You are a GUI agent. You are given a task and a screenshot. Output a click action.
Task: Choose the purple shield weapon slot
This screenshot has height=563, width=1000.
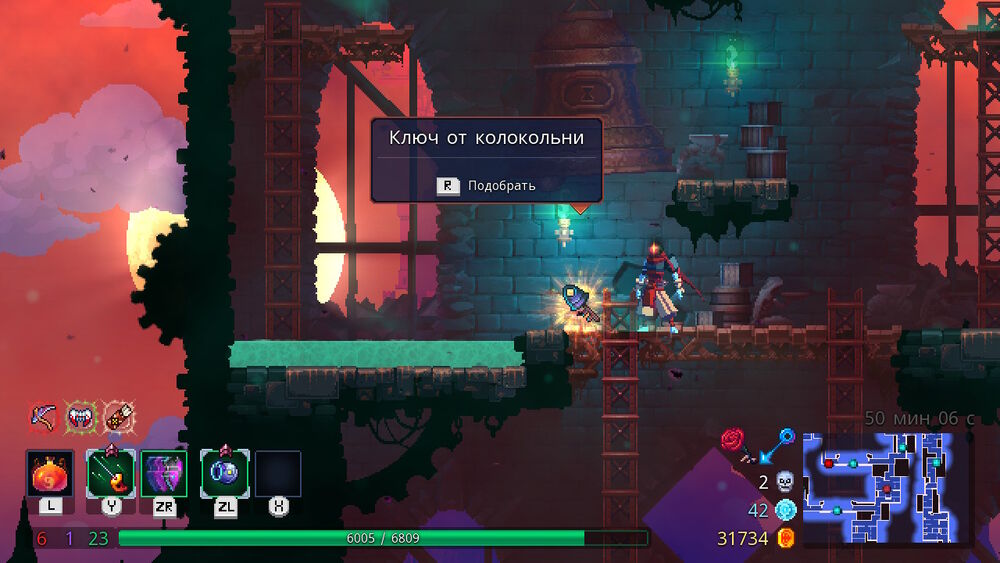(x=164, y=474)
